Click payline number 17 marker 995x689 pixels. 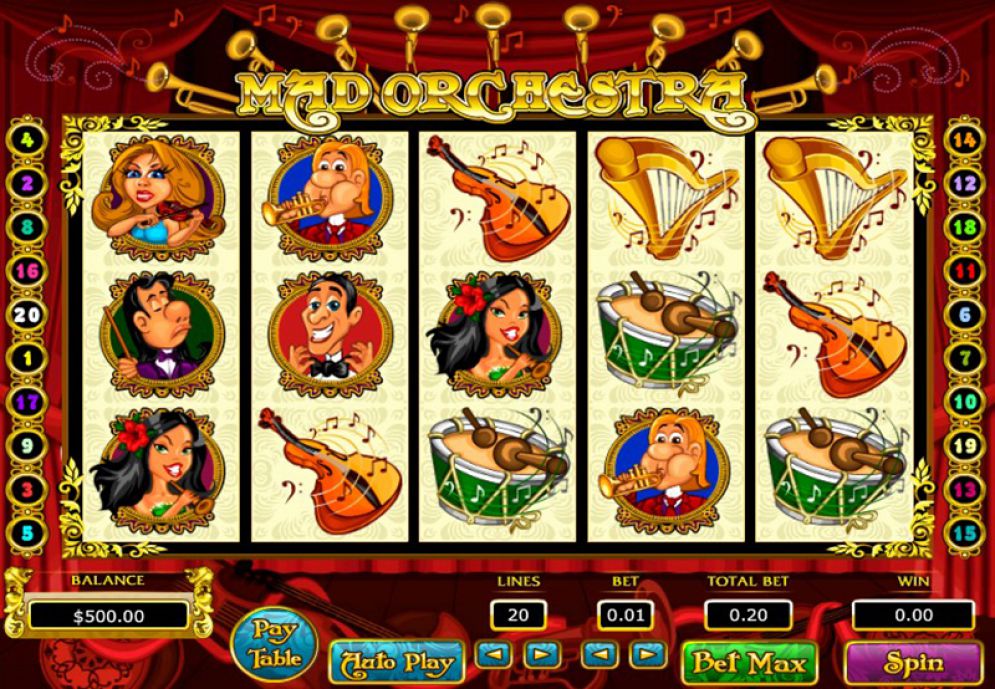(27, 402)
